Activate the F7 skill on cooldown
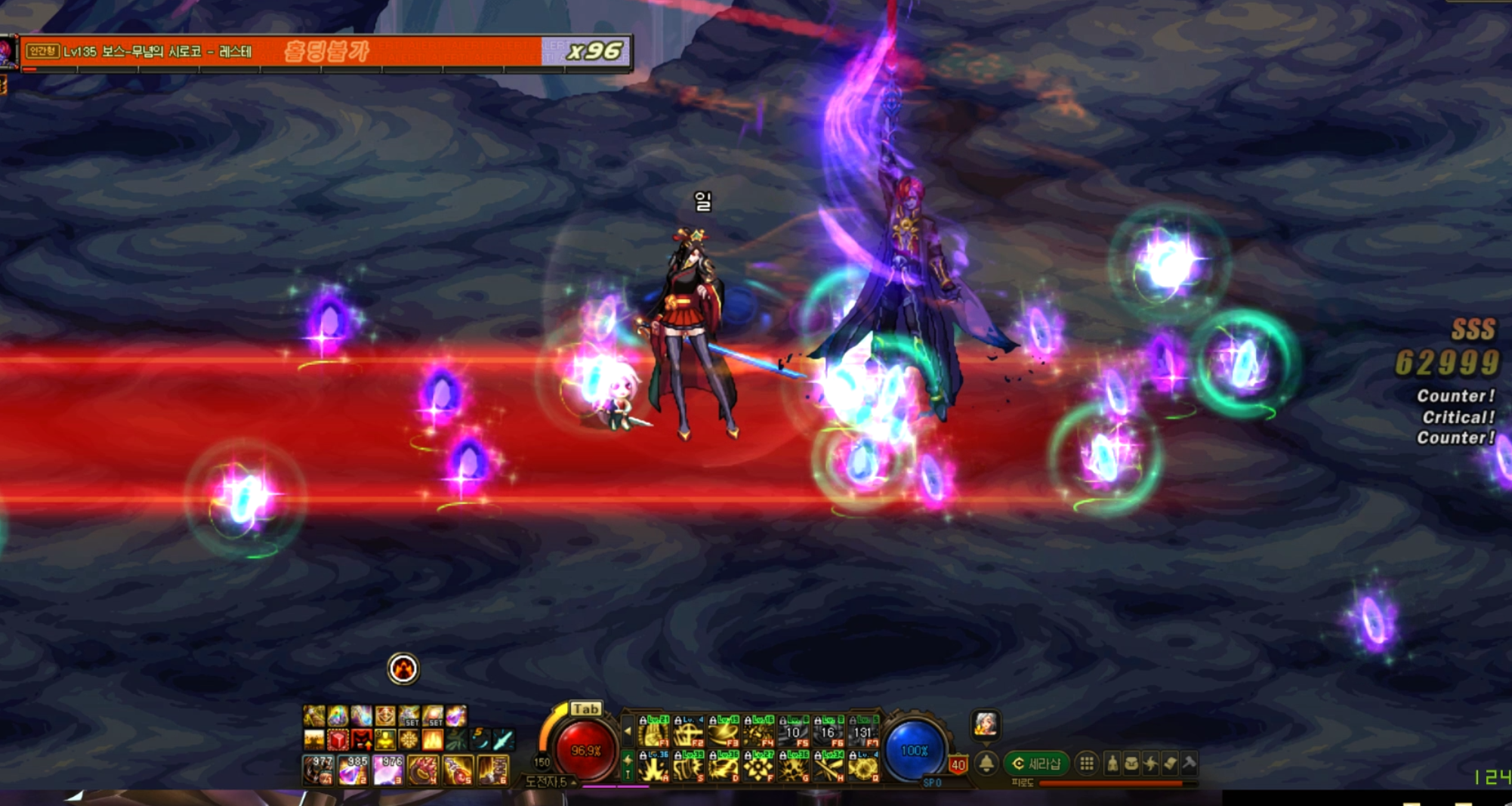This screenshot has height=806, width=1512. [x=863, y=732]
